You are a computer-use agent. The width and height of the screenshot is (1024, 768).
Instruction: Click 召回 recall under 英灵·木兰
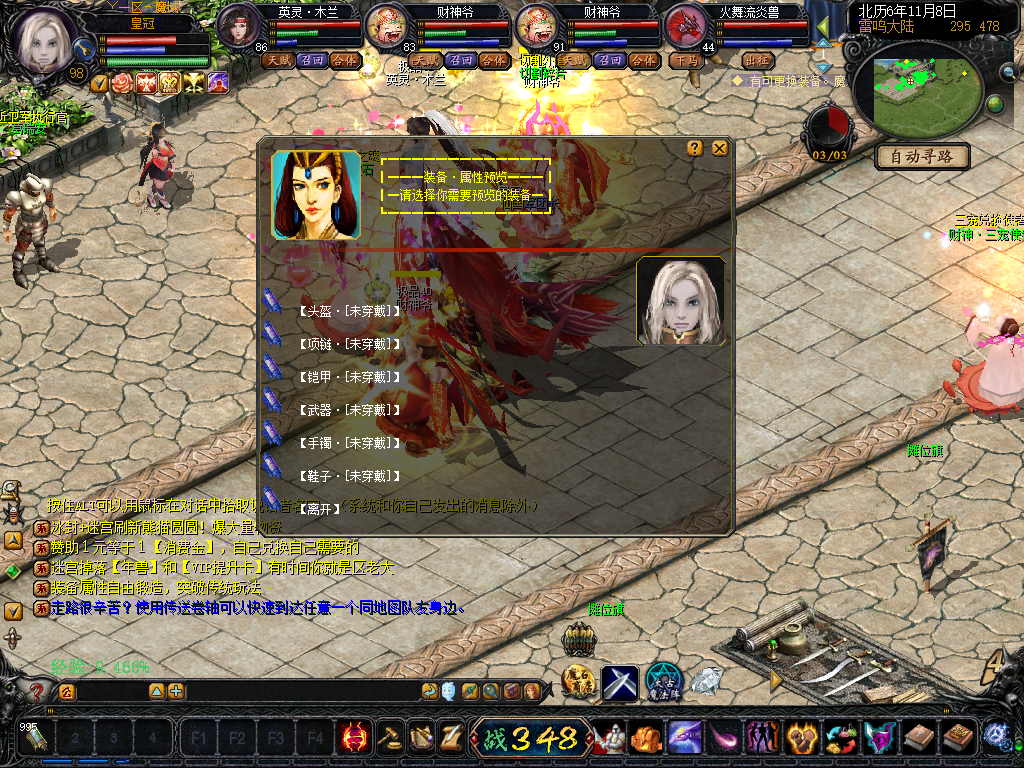(x=310, y=60)
